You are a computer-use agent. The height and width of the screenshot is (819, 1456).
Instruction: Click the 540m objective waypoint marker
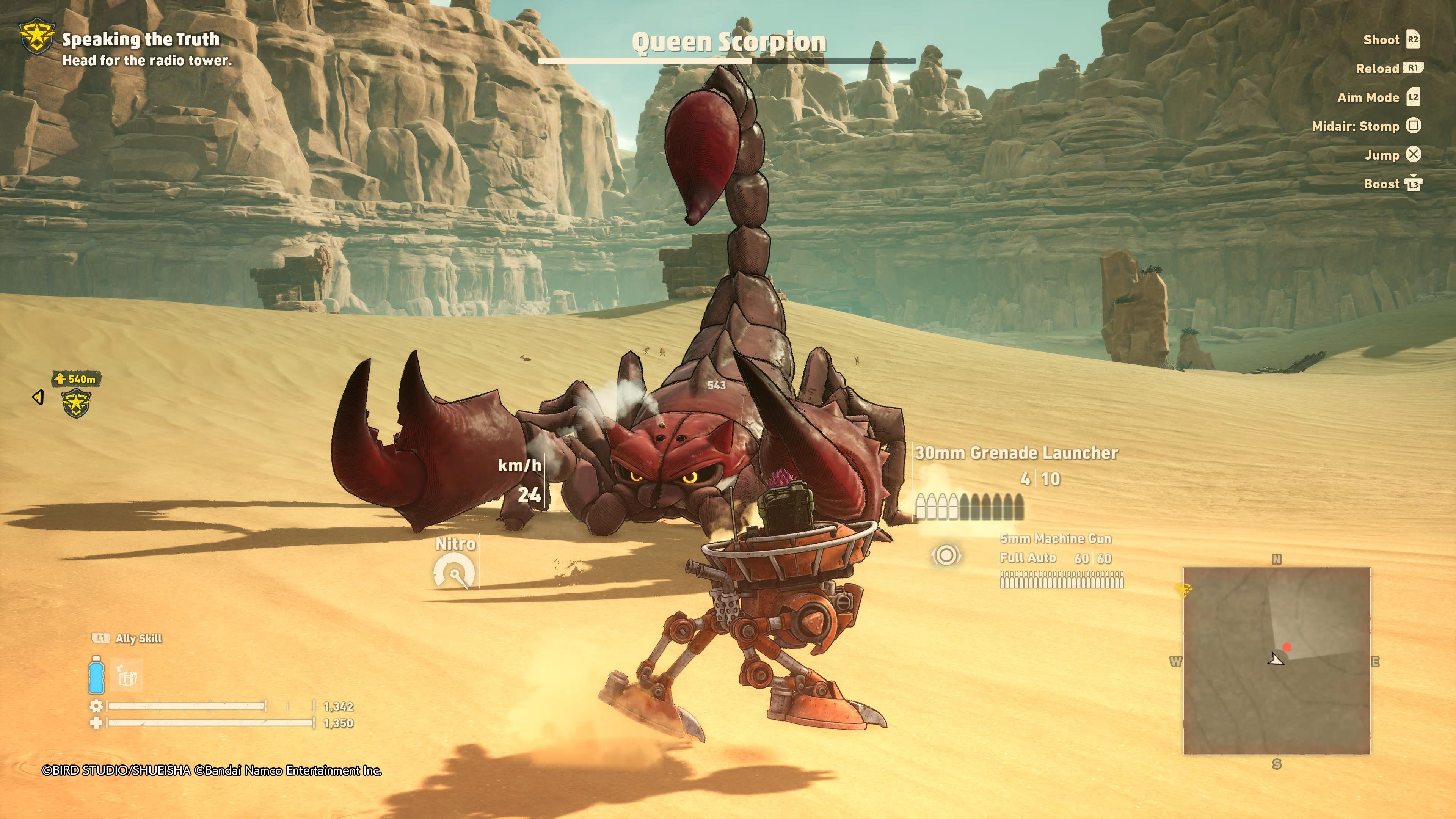76,402
